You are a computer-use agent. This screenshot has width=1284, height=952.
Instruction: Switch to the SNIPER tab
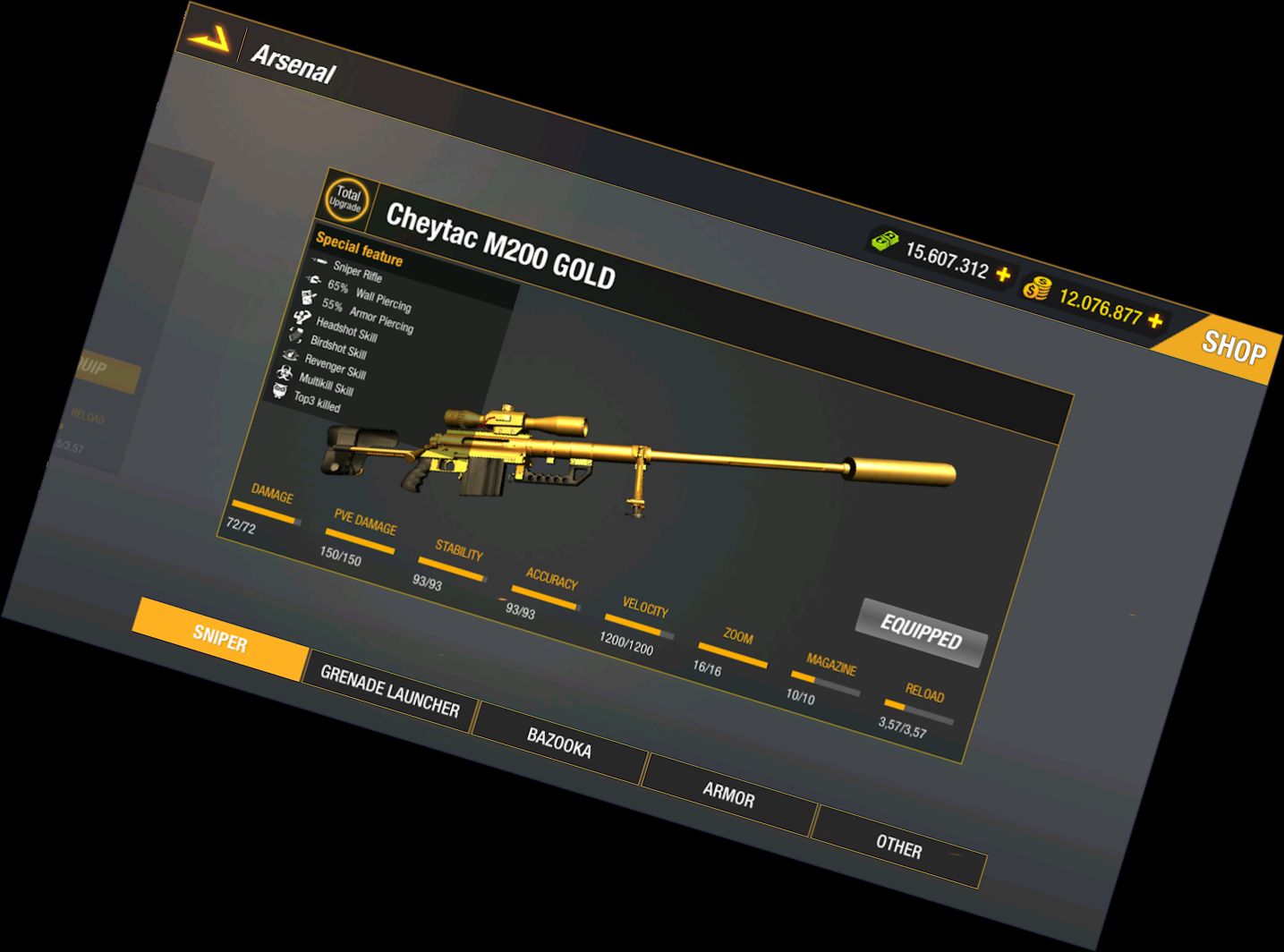click(x=220, y=639)
